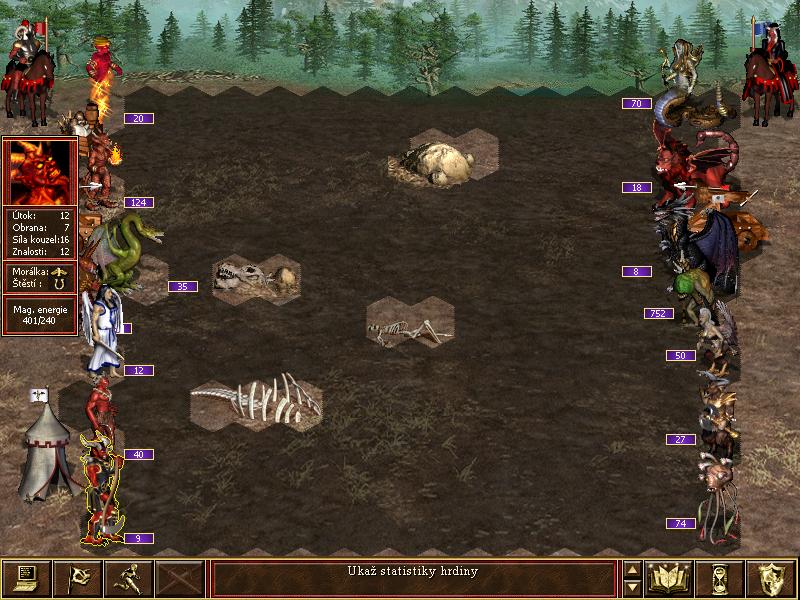
Task: Toggle auto-combat with the crossed swords button
Action: pos(180,578)
